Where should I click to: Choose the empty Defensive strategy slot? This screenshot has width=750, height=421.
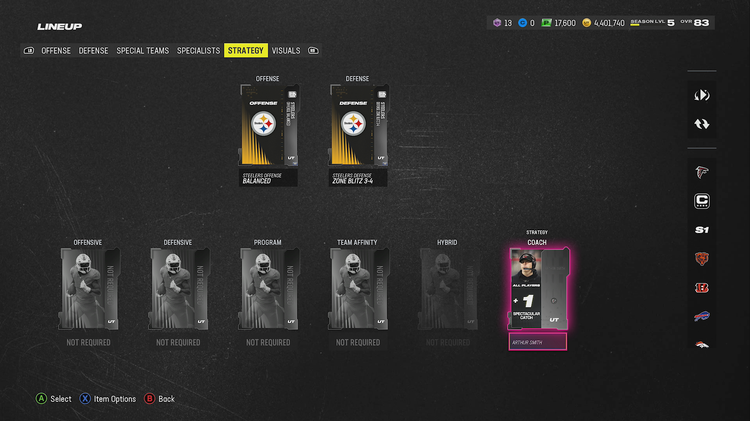[178, 289]
